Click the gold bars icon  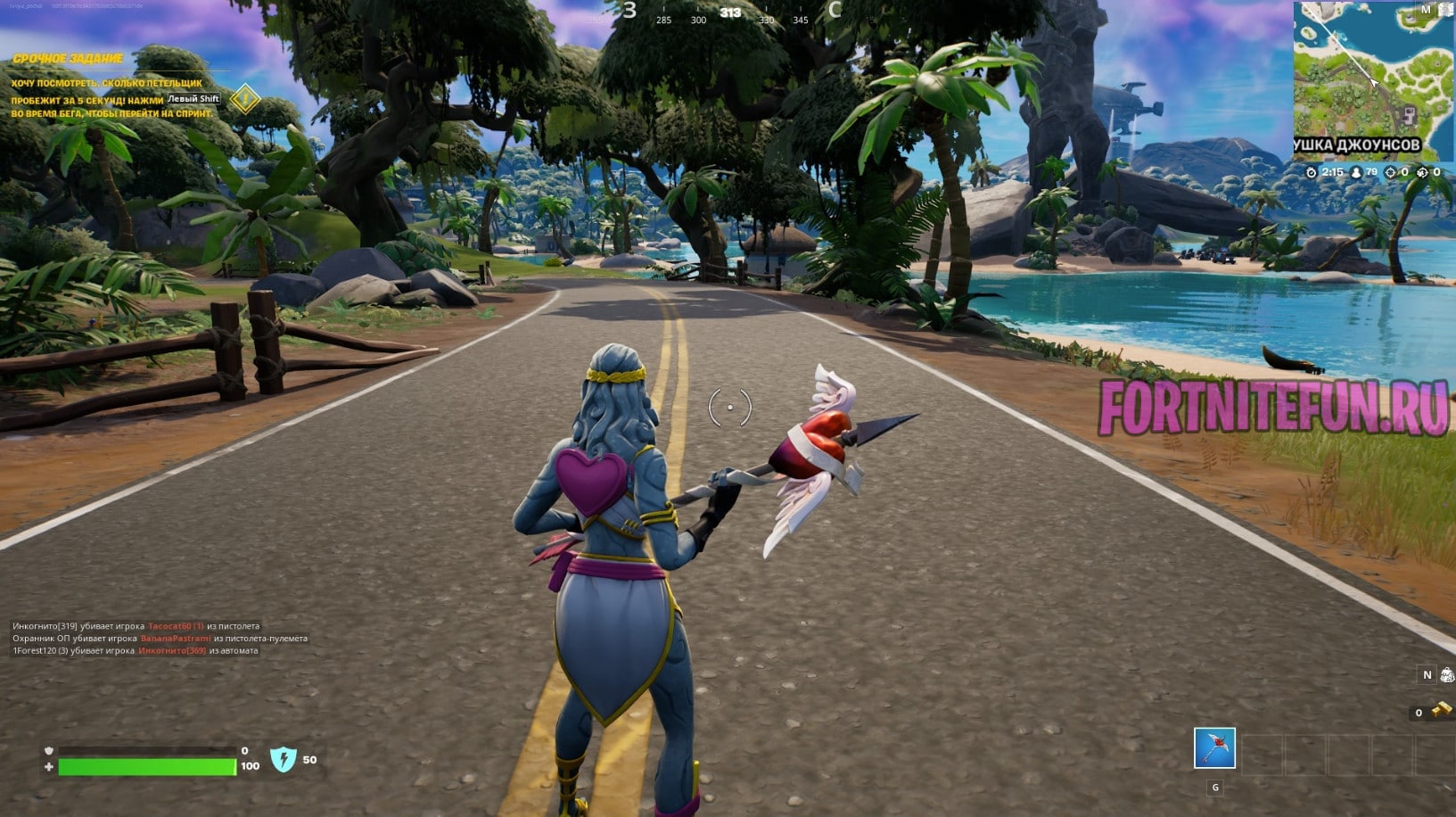tap(1441, 711)
